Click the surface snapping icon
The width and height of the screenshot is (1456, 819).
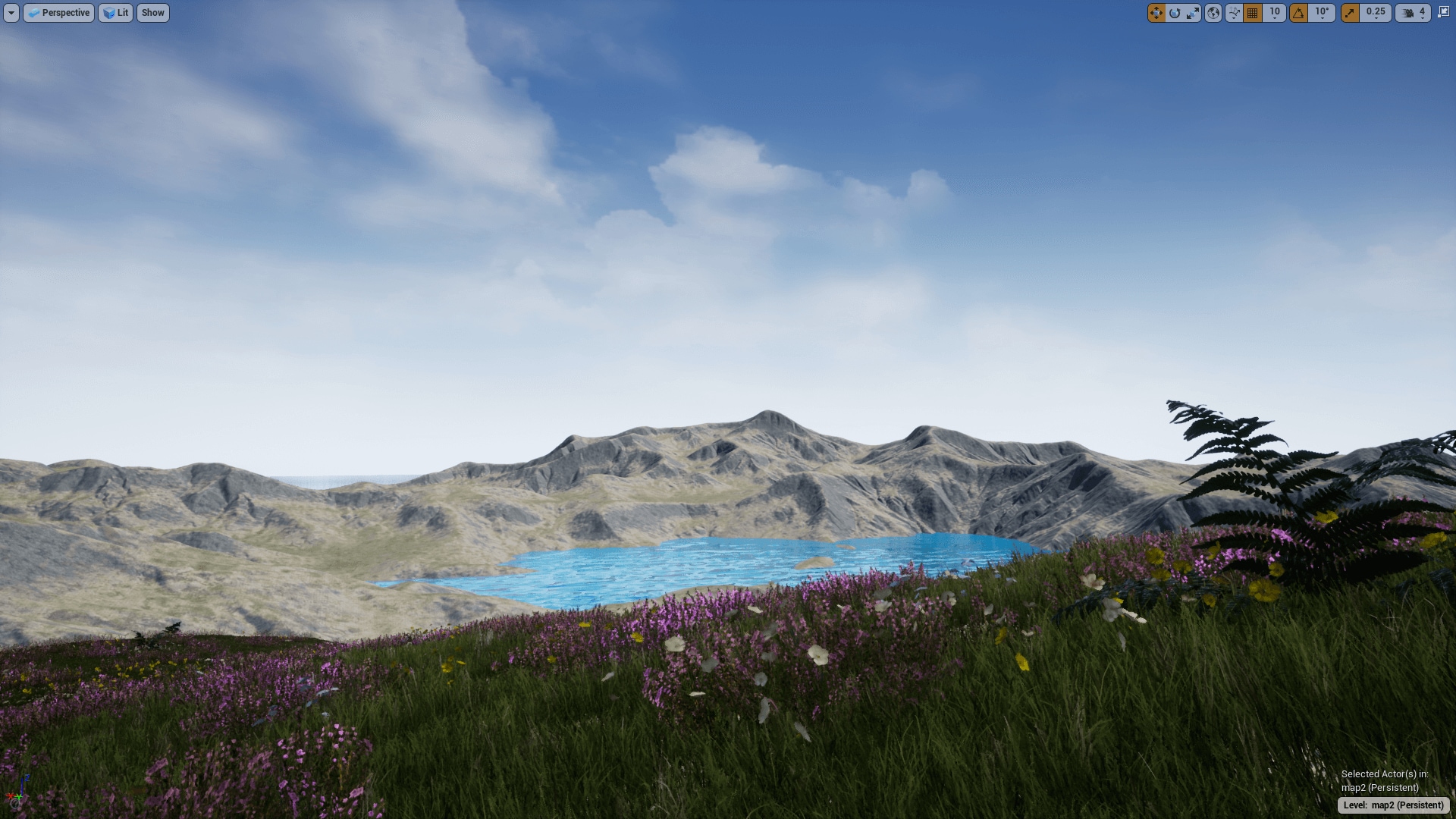(1233, 12)
